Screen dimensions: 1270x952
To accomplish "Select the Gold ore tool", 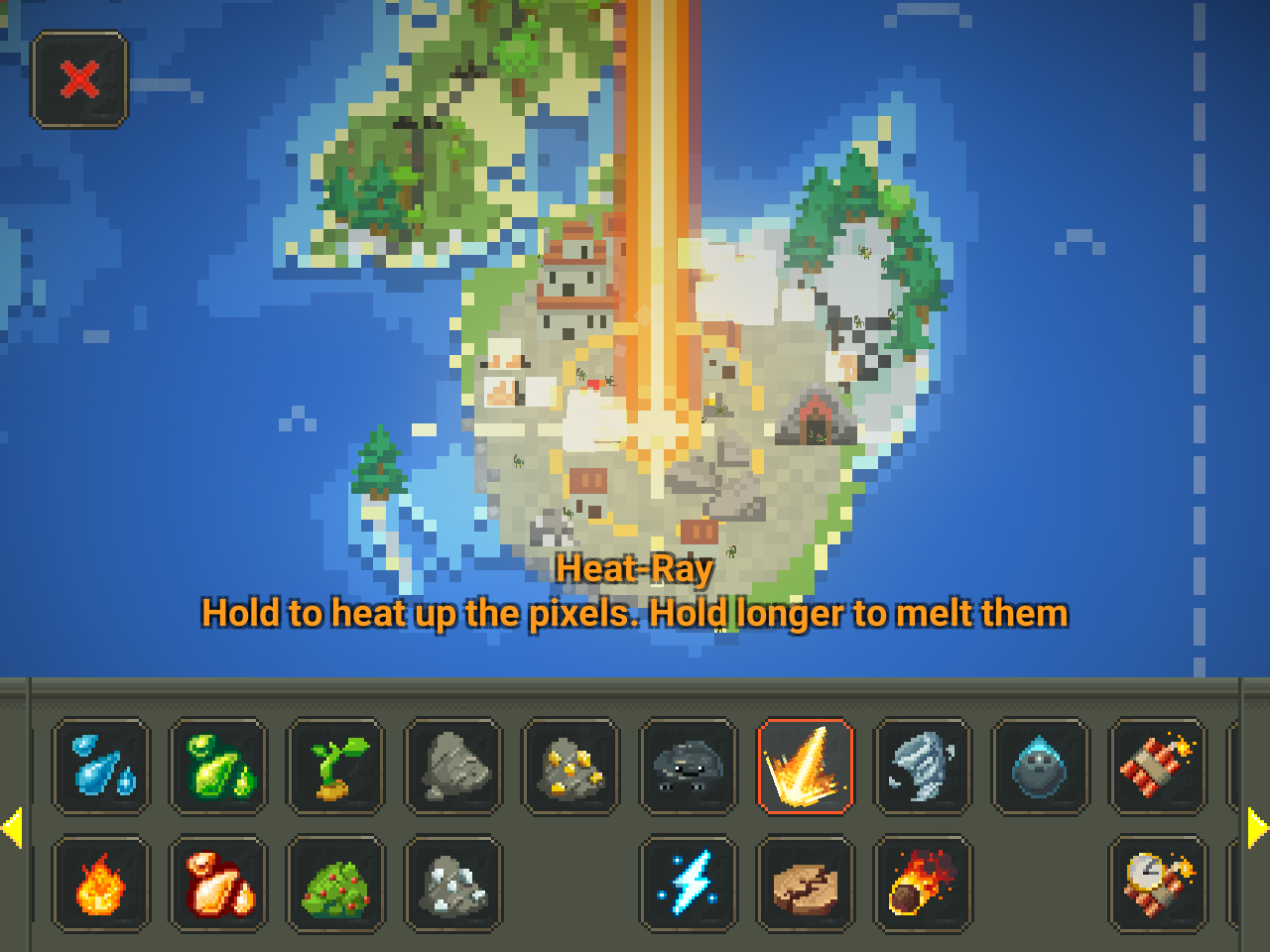I will pyautogui.click(x=571, y=767).
